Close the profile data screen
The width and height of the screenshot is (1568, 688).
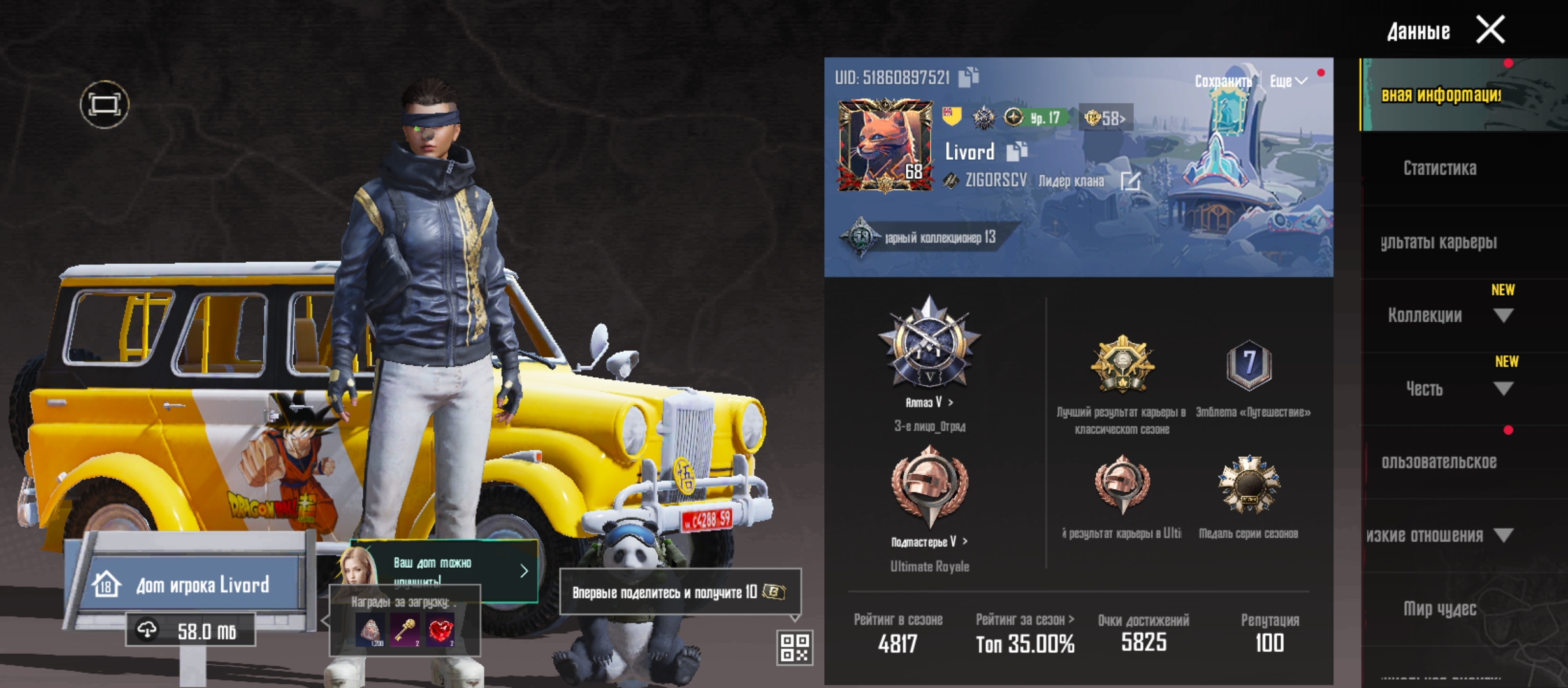[x=1490, y=30]
